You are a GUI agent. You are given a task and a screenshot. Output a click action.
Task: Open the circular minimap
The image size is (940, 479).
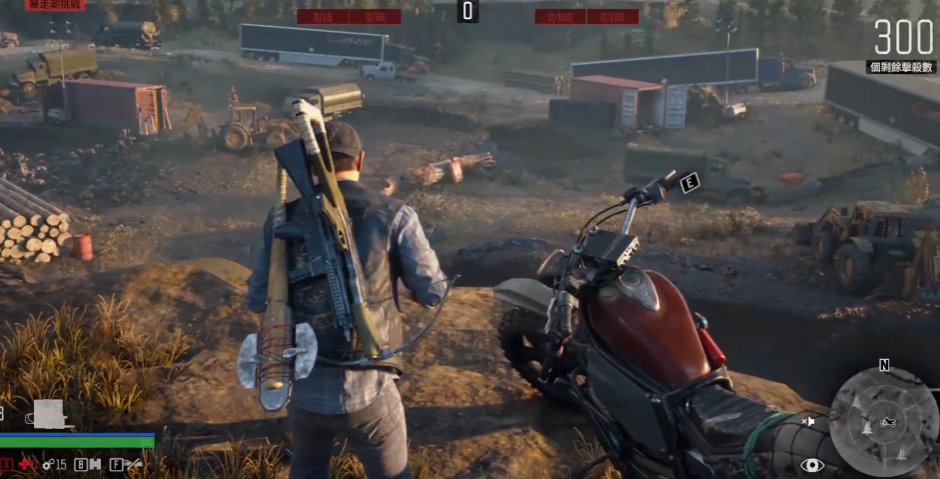click(883, 421)
